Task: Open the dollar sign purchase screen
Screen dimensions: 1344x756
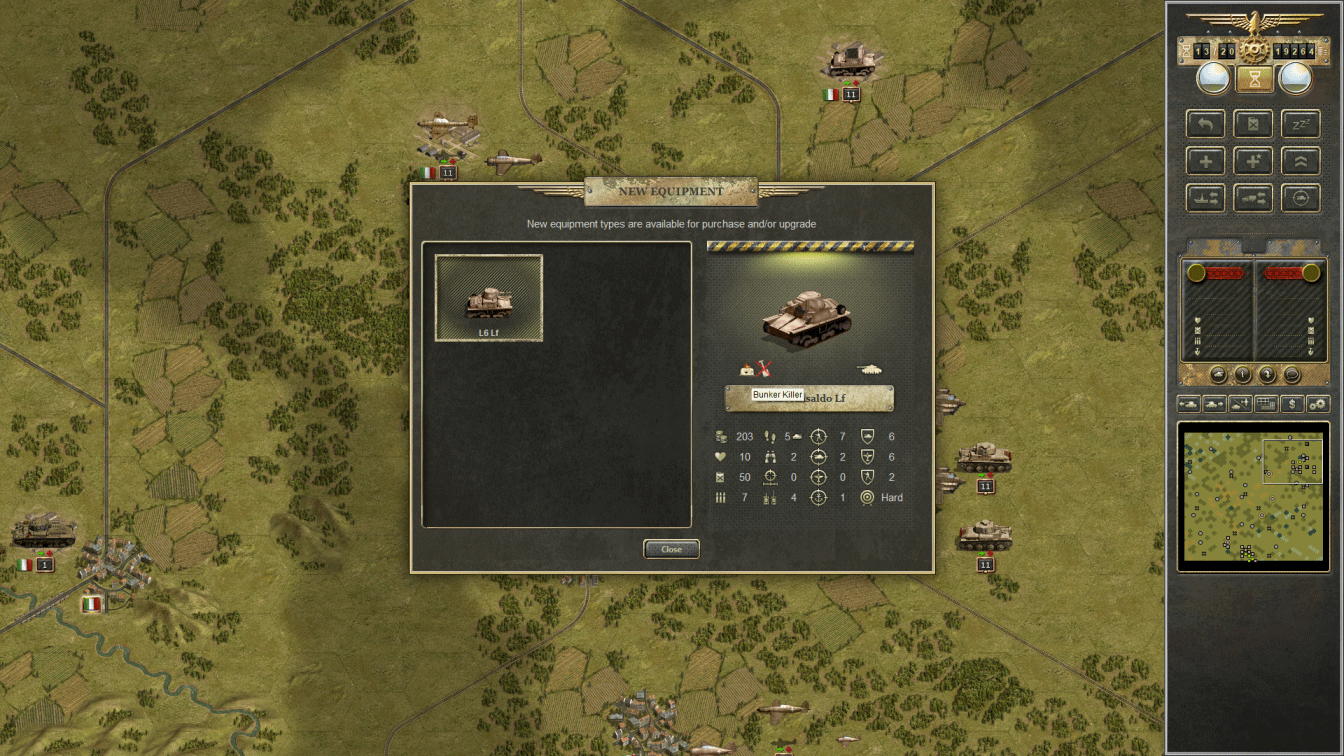Action: pyautogui.click(x=1292, y=404)
